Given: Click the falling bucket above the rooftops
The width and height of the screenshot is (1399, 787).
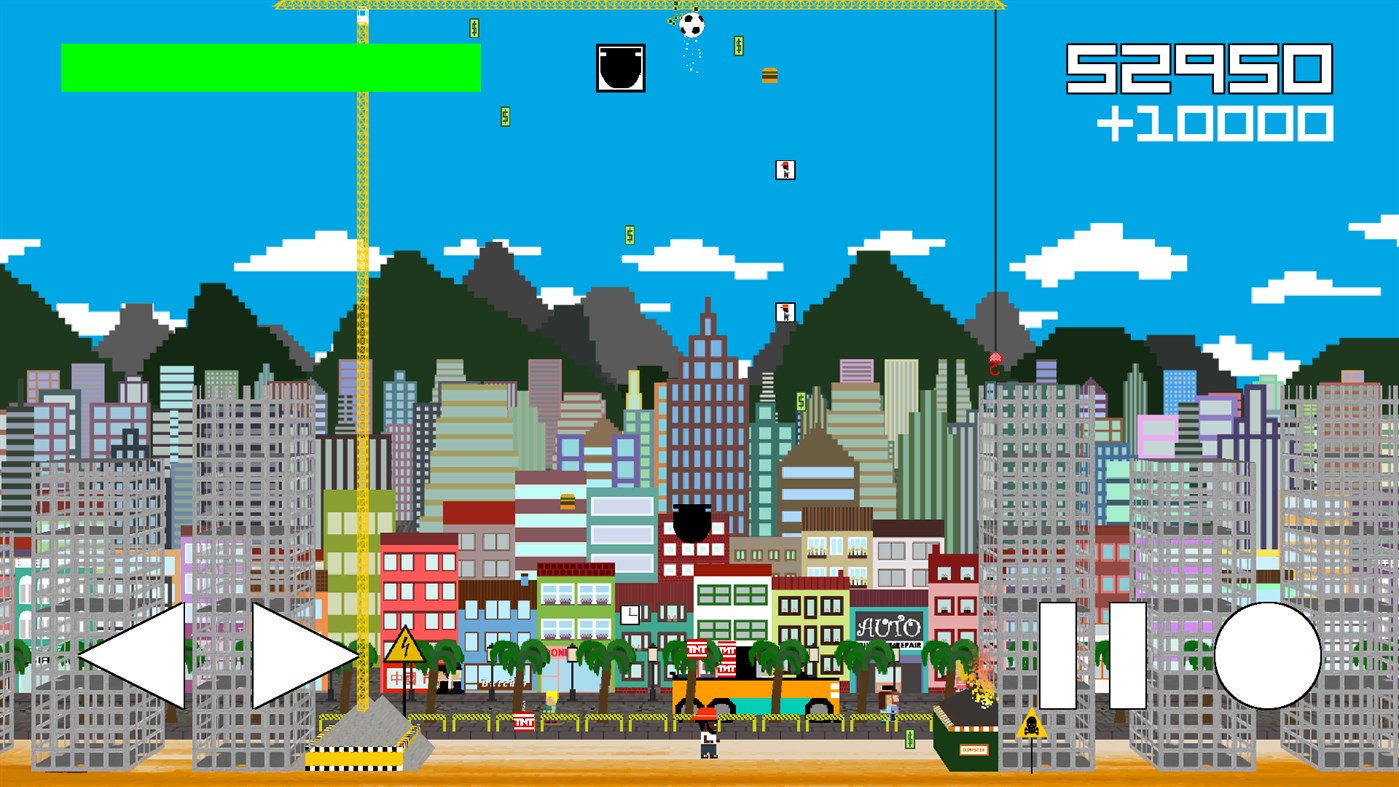Looking at the screenshot, I should [693, 519].
